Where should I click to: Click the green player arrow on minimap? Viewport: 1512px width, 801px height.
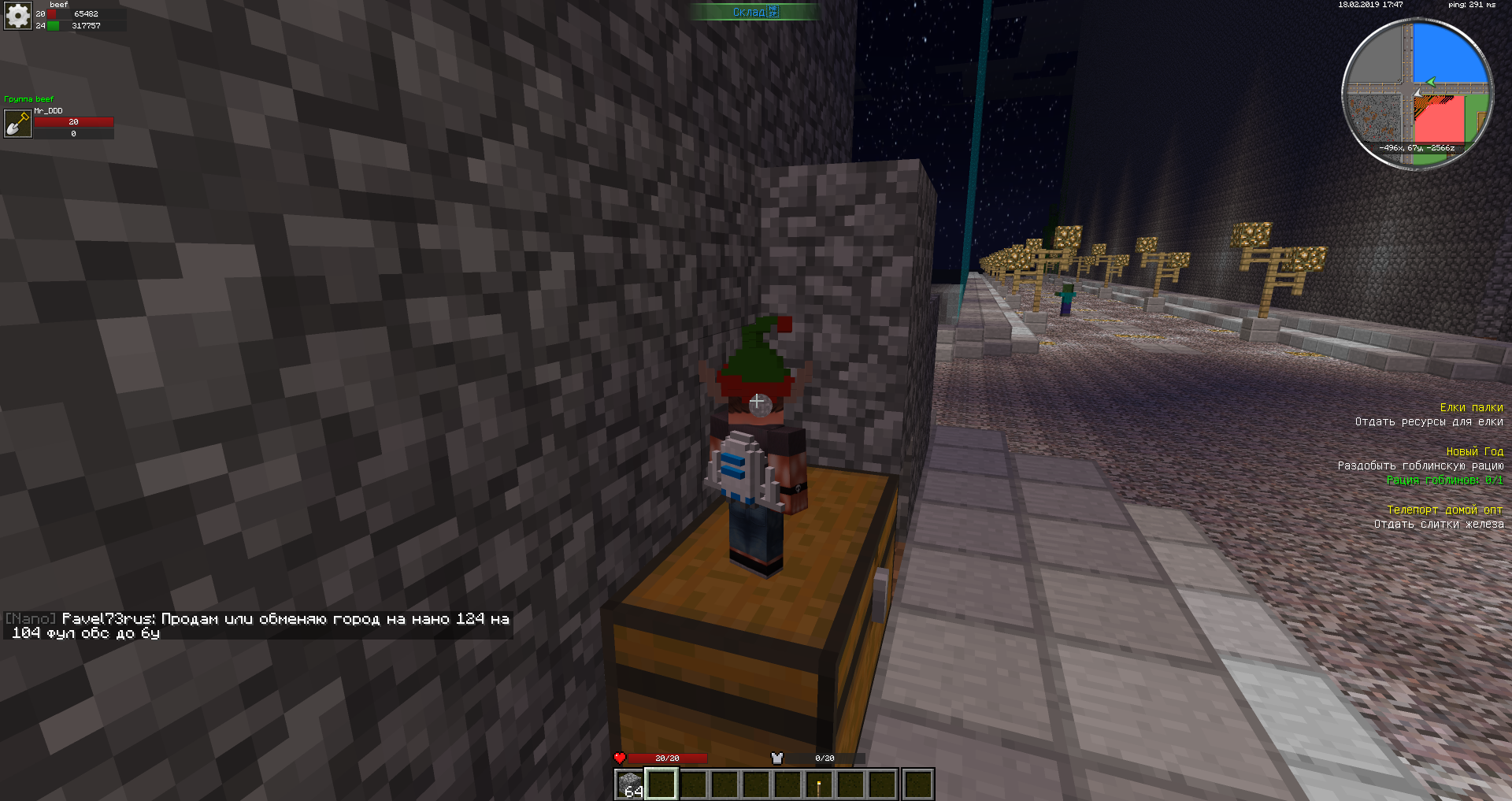pyautogui.click(x=1430, y=82)
